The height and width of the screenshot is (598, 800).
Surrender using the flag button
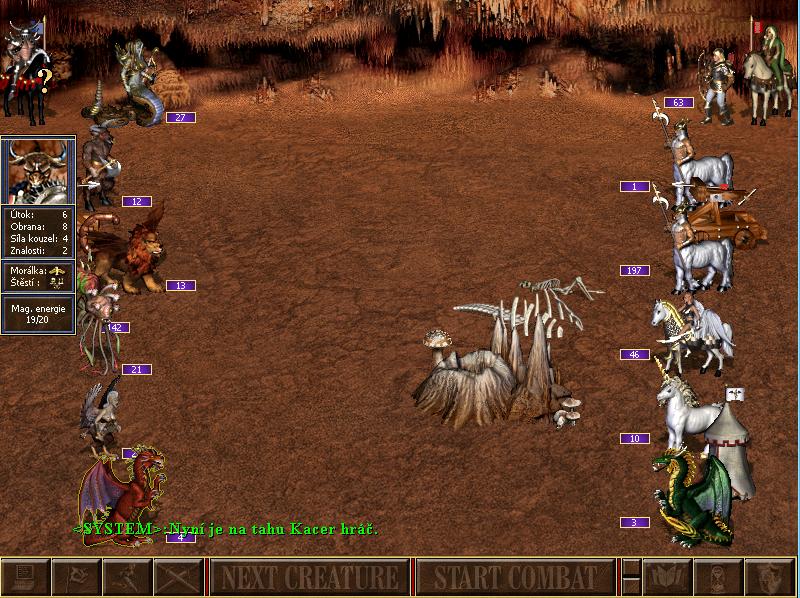(x=76, y=577)
